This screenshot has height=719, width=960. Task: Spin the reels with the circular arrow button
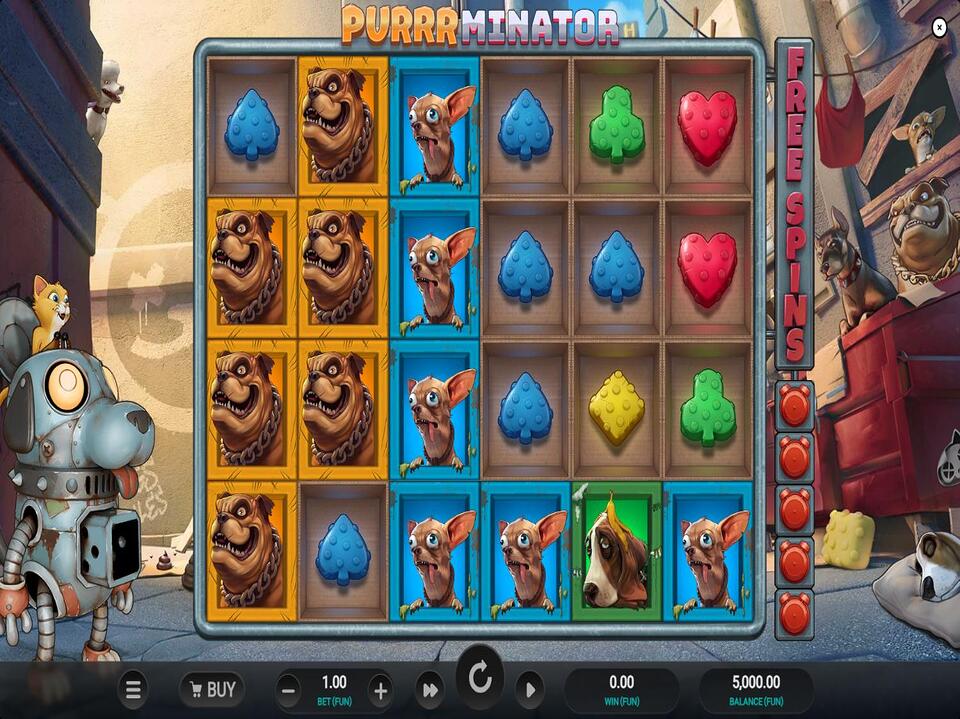480,679
